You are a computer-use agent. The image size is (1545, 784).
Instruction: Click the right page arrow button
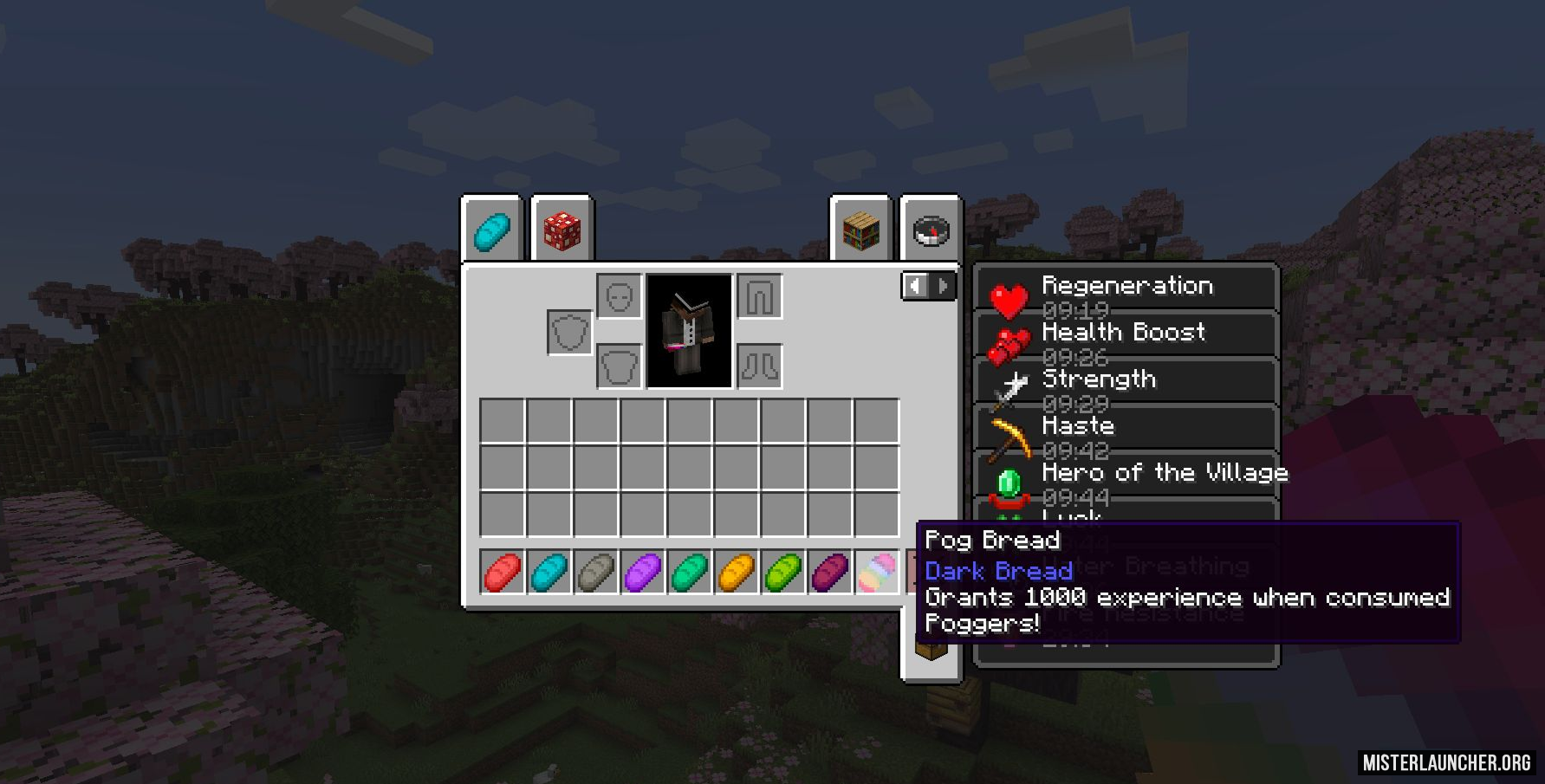point(943,286)
